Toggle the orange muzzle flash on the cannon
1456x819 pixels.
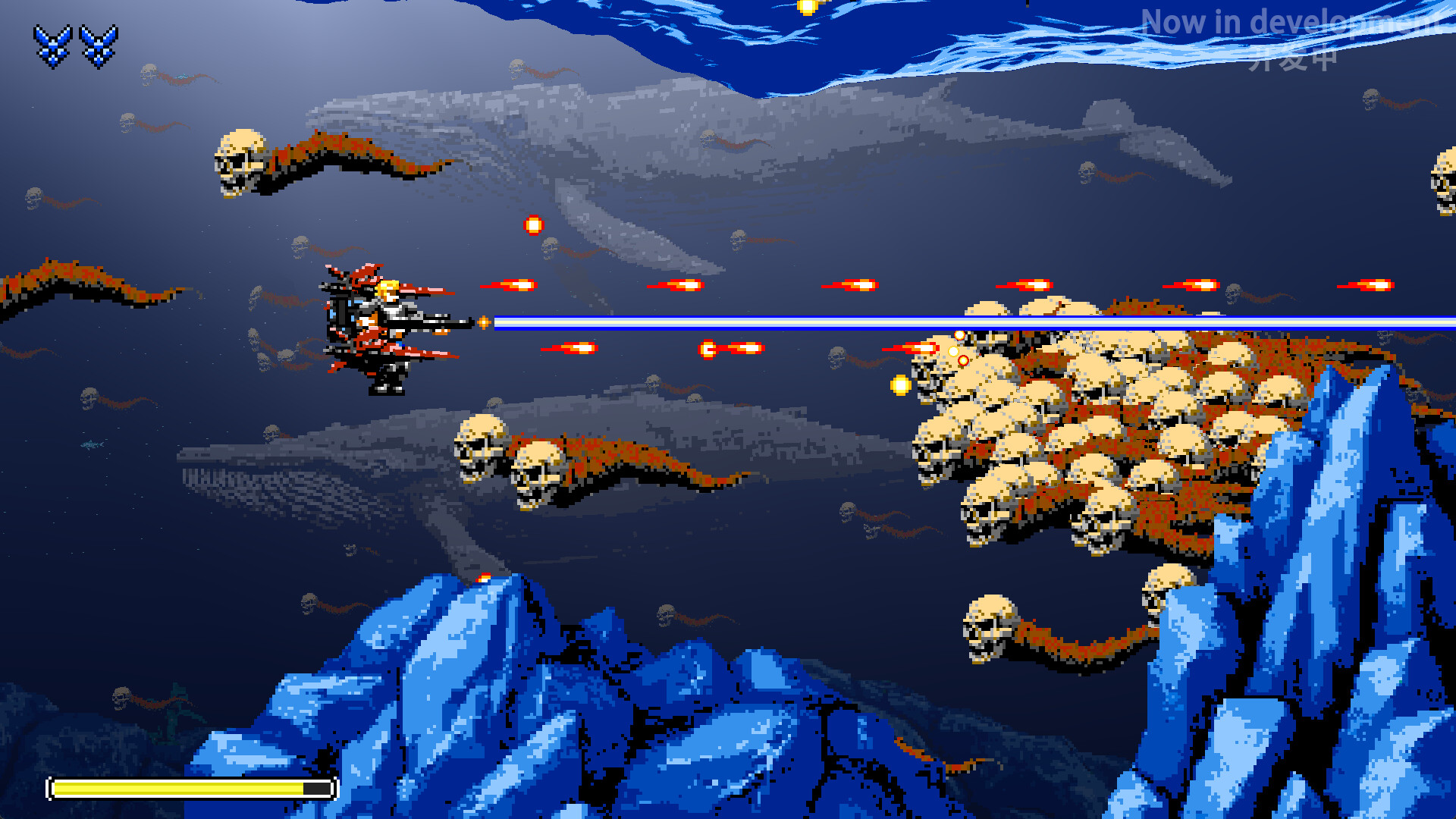482,322
